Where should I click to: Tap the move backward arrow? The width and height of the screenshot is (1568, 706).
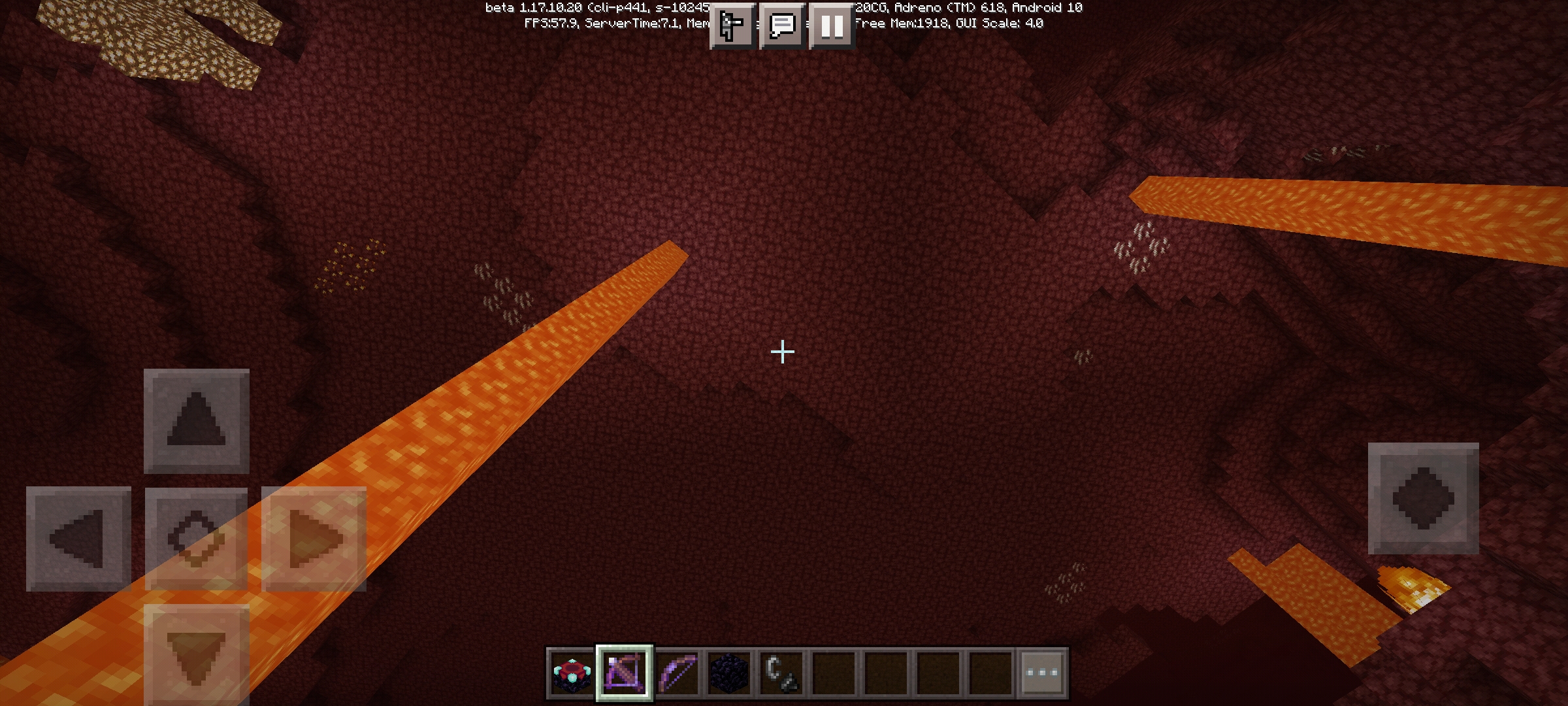[196, 654]
